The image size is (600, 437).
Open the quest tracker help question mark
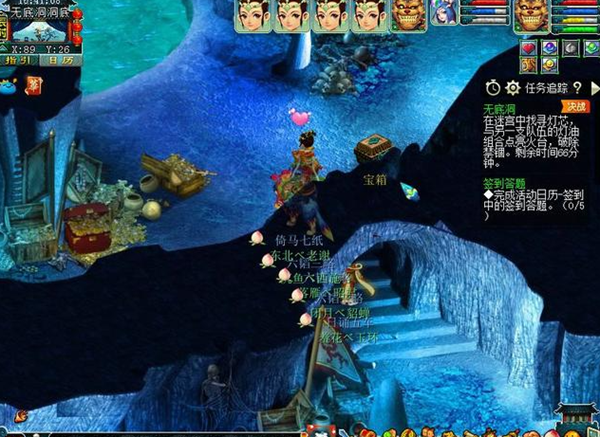point(576,88)
